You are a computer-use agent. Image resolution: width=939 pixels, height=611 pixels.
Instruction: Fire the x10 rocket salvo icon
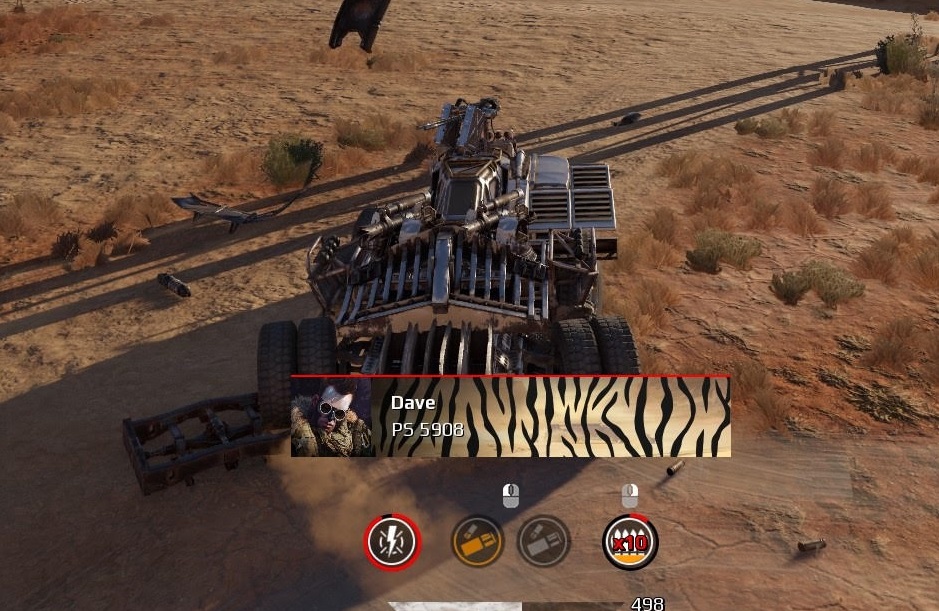[630, 542]
